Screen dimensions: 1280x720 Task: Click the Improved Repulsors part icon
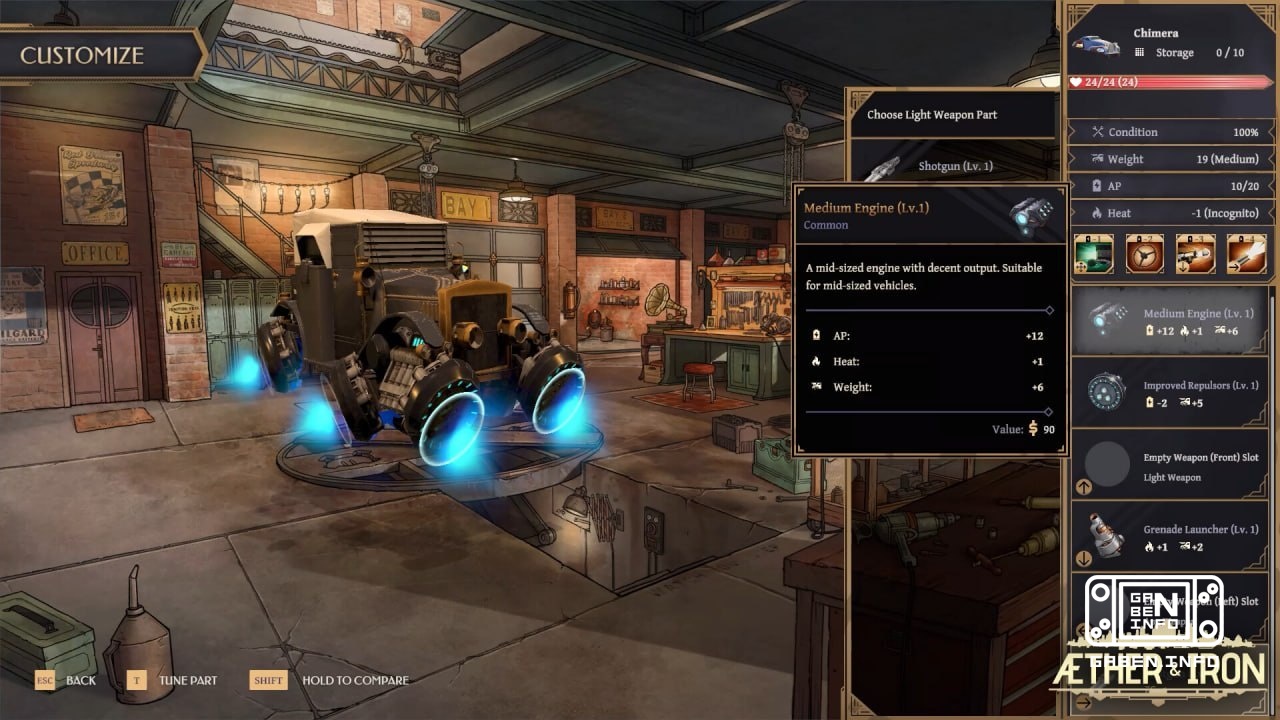[1105, 393]
